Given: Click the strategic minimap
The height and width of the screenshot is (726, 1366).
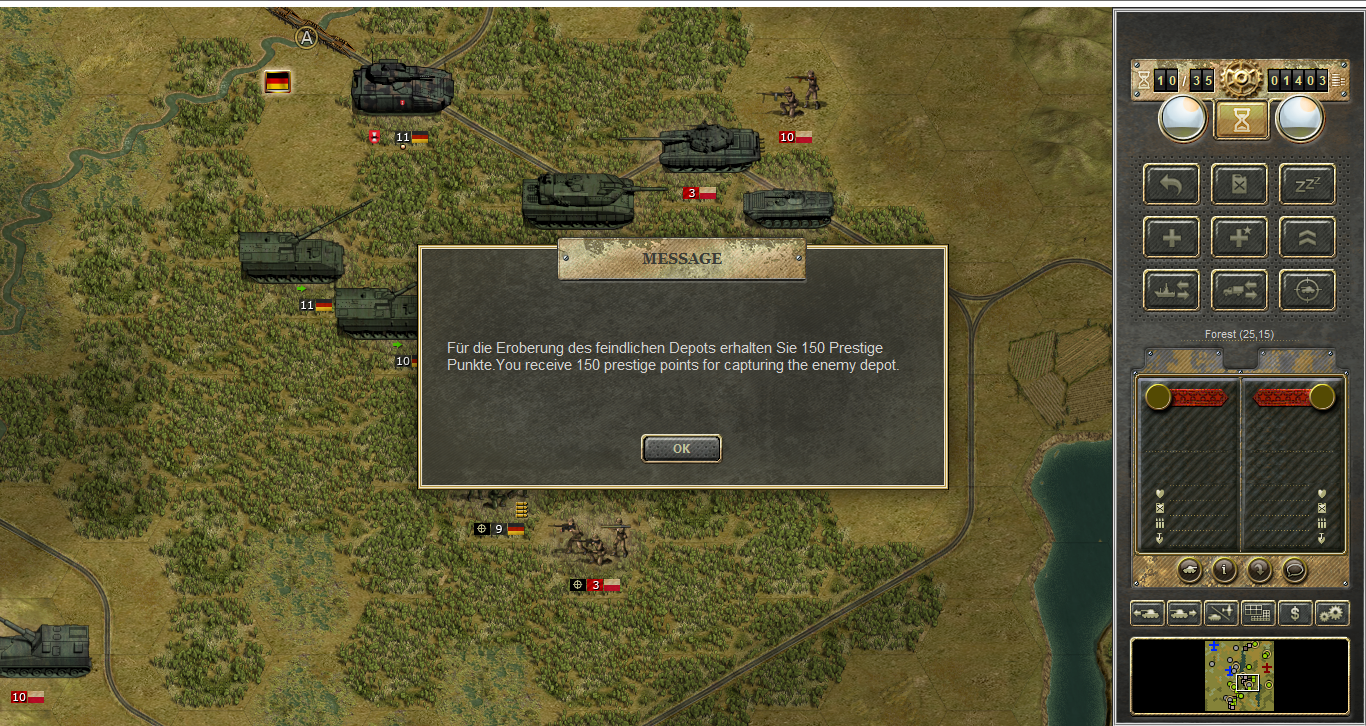Looking at the screenshot, I should click(x=1240, y=676).
